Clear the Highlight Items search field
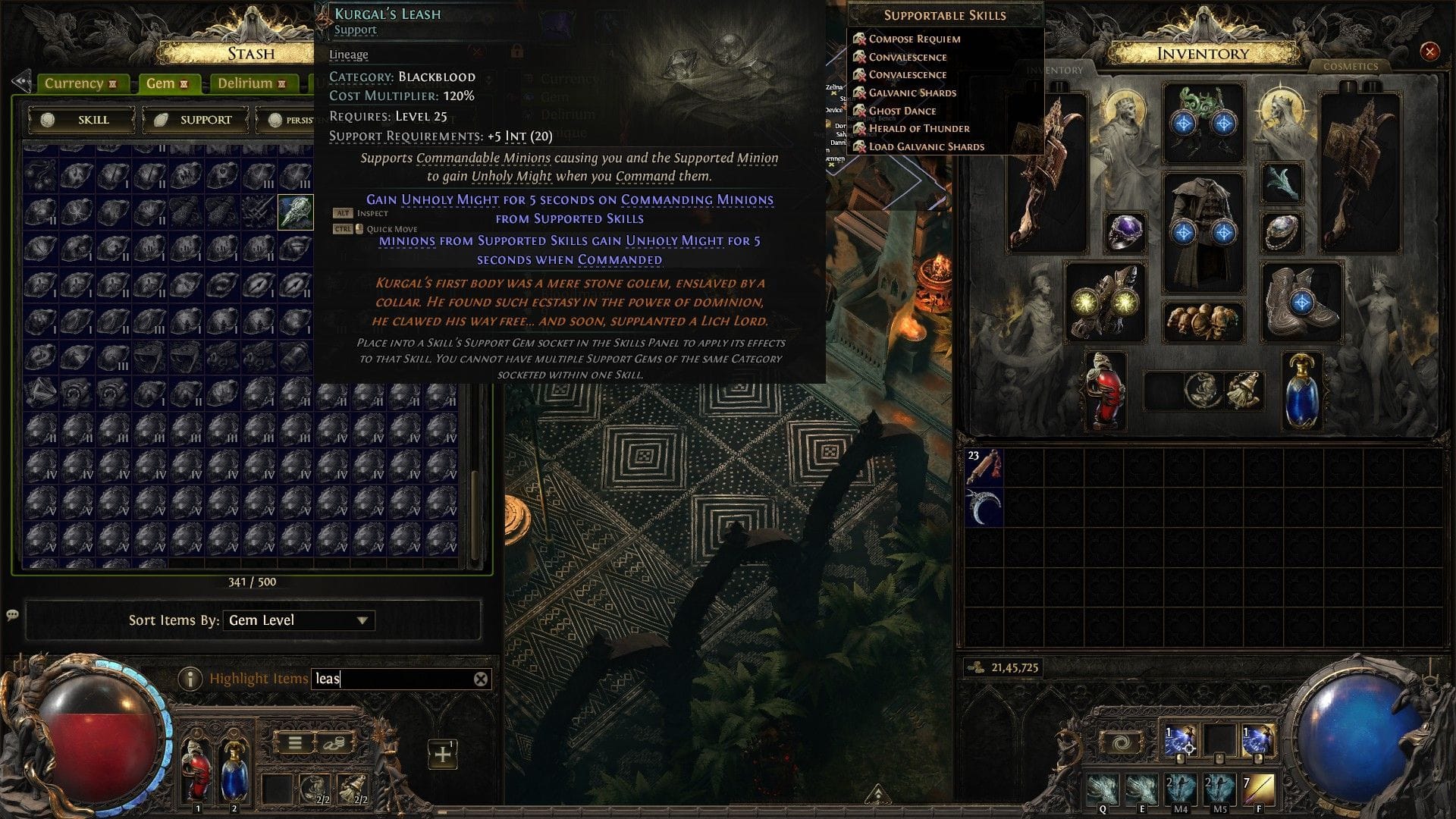Screen dimensions: 1456x819 [479, 679]
